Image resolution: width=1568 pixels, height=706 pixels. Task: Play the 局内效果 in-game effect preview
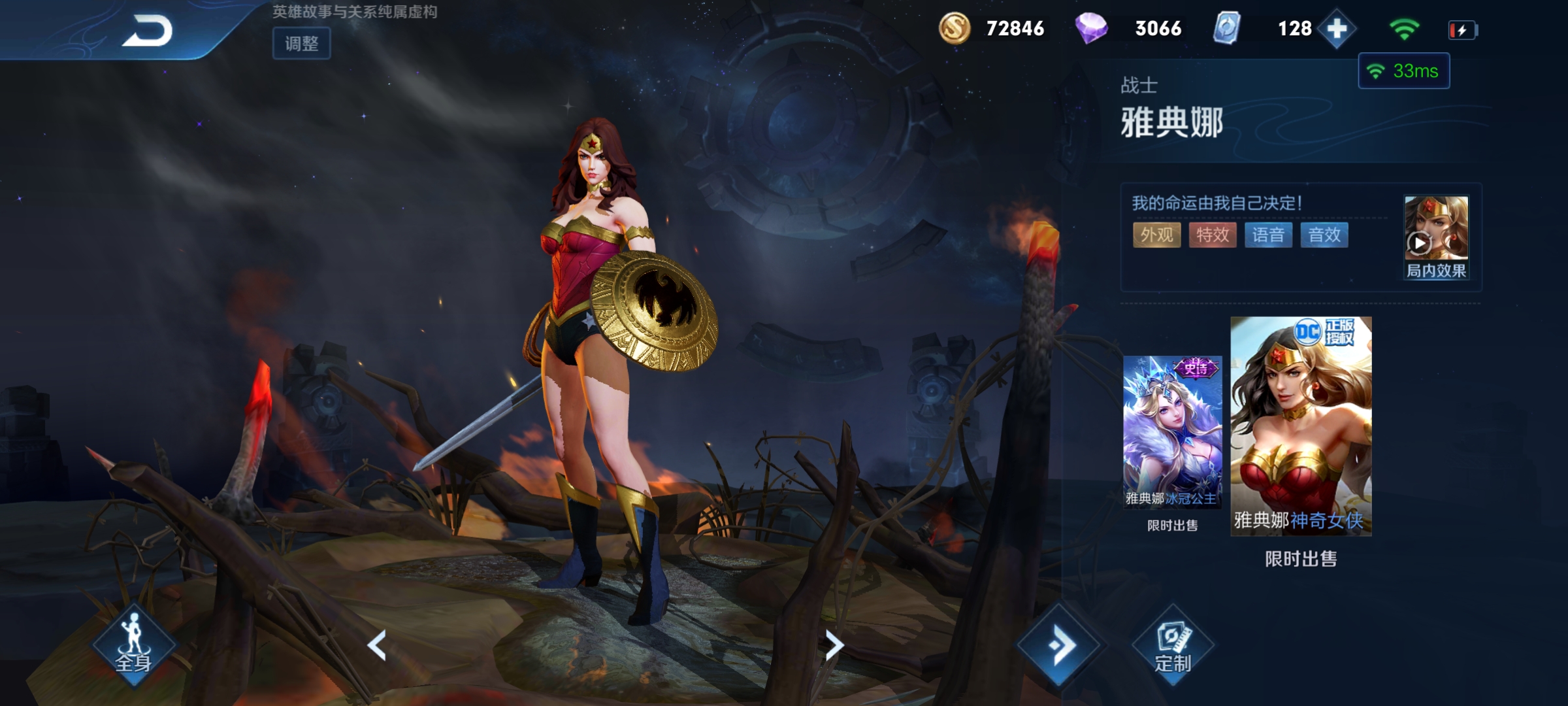1435,236
